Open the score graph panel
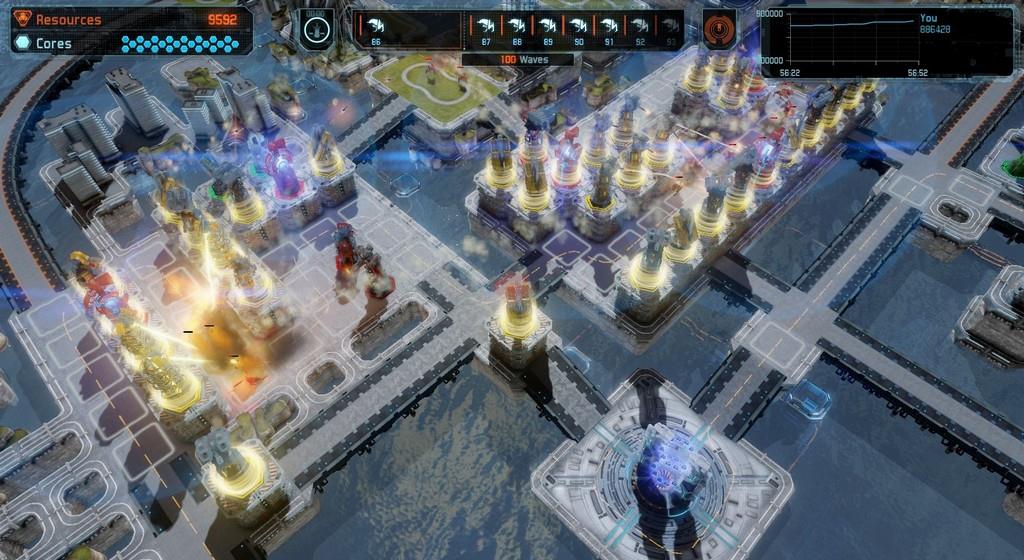 click(x=886, y=41)
